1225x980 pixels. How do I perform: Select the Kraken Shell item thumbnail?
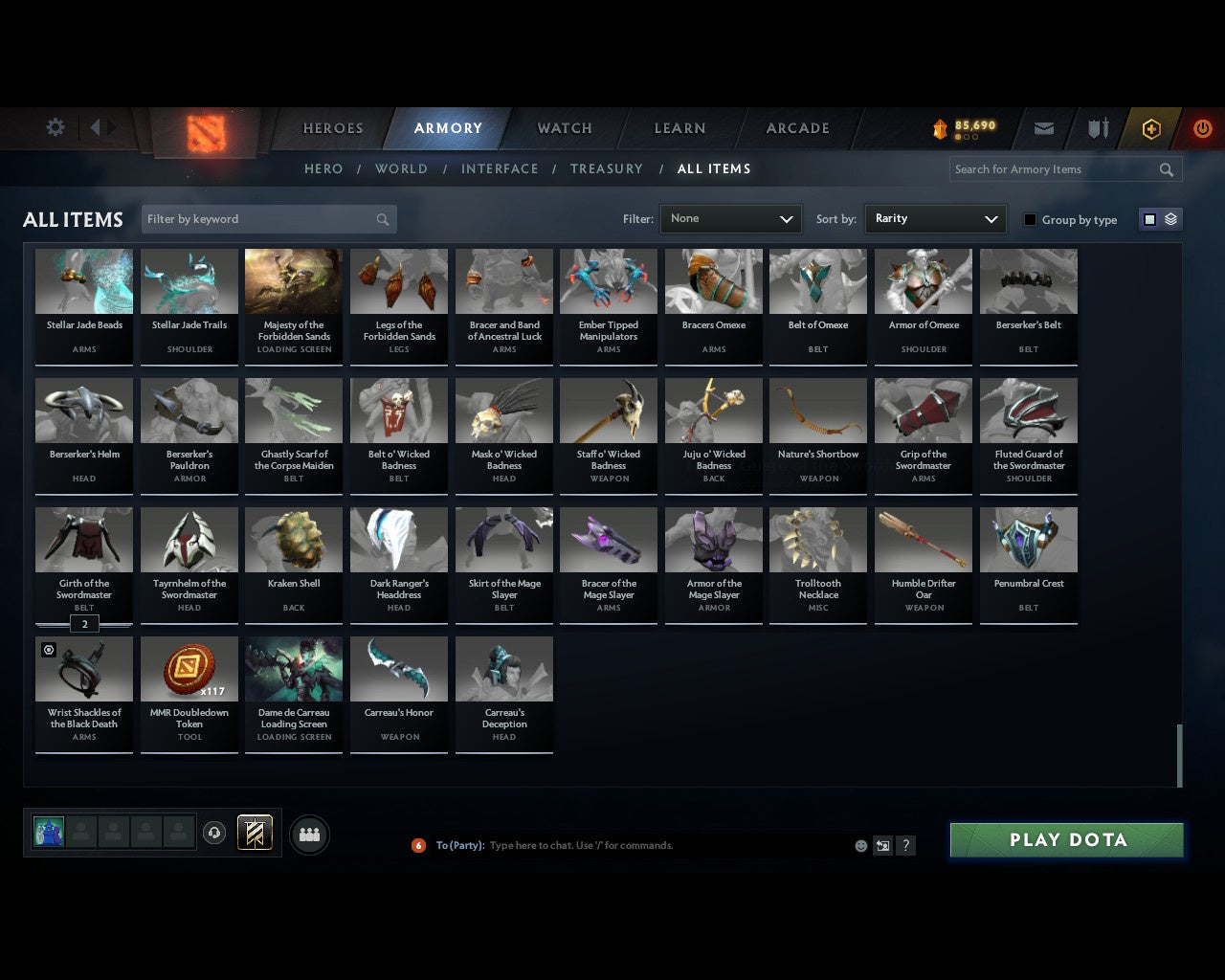click(294, 539)
